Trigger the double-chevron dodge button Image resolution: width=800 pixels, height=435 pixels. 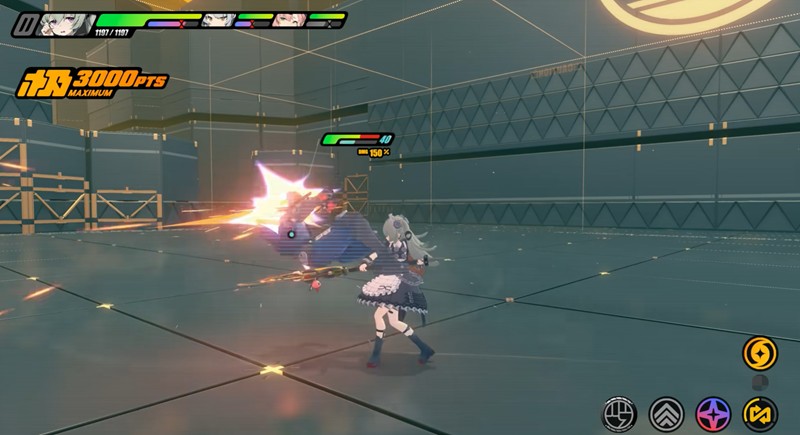click(x=666, y=412)
